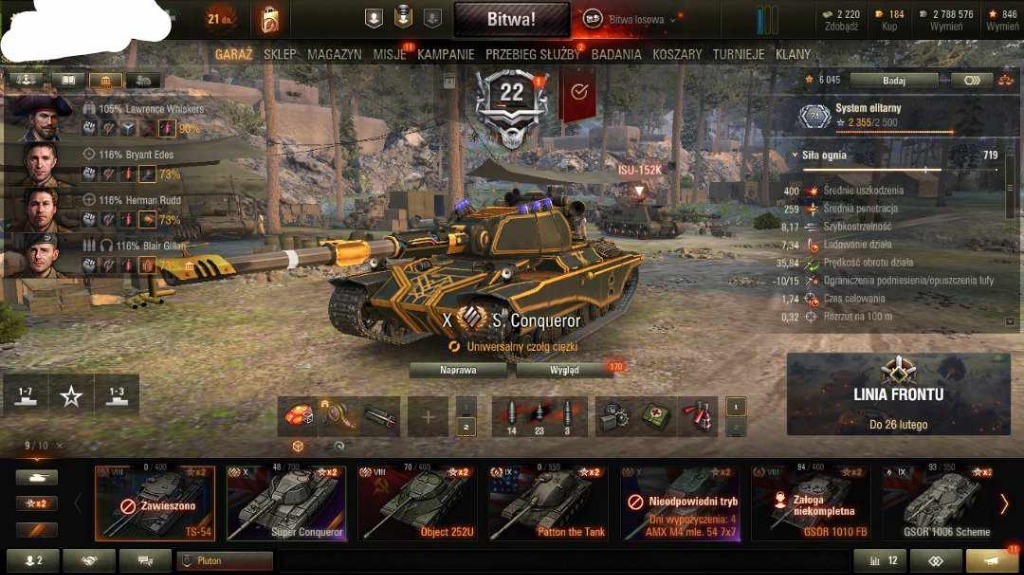Select the Super Conqueror tank card

286,503
